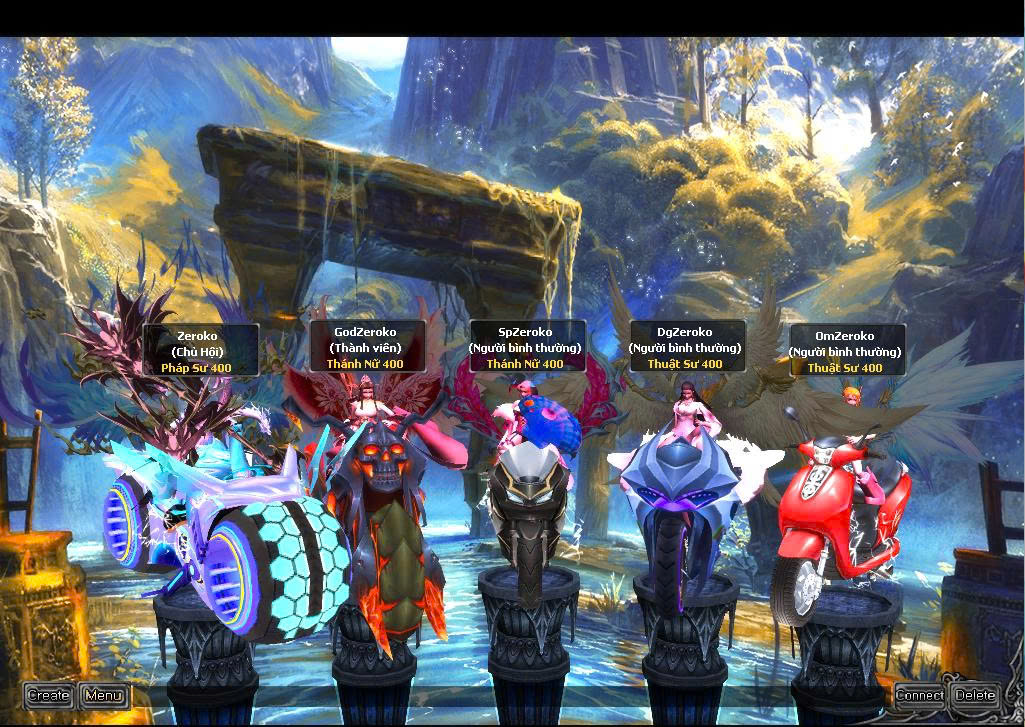
Task: Select the DgZeroko character nameplate
Action: pos(685,347)
